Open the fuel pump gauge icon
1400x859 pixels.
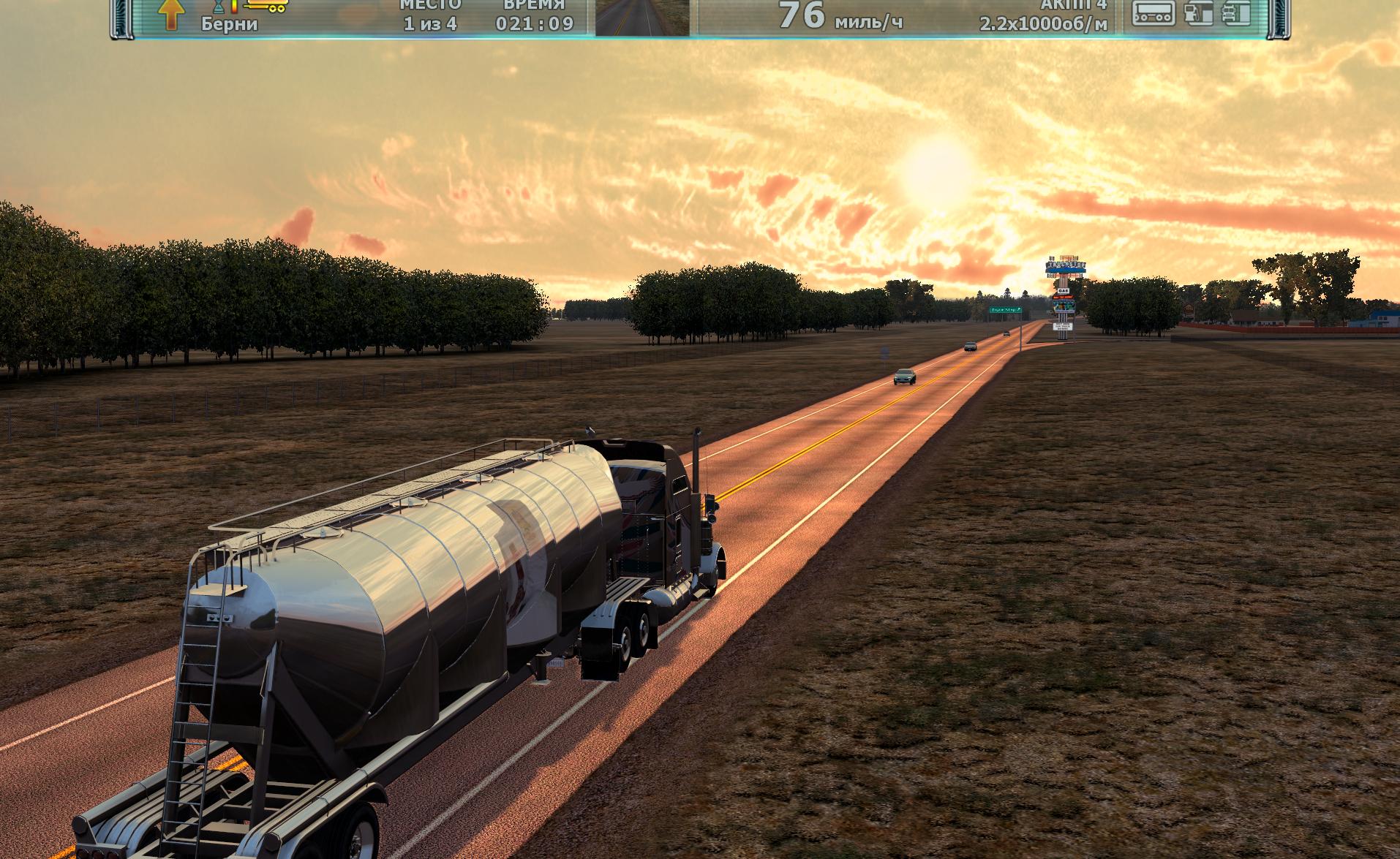(1199, 13)
